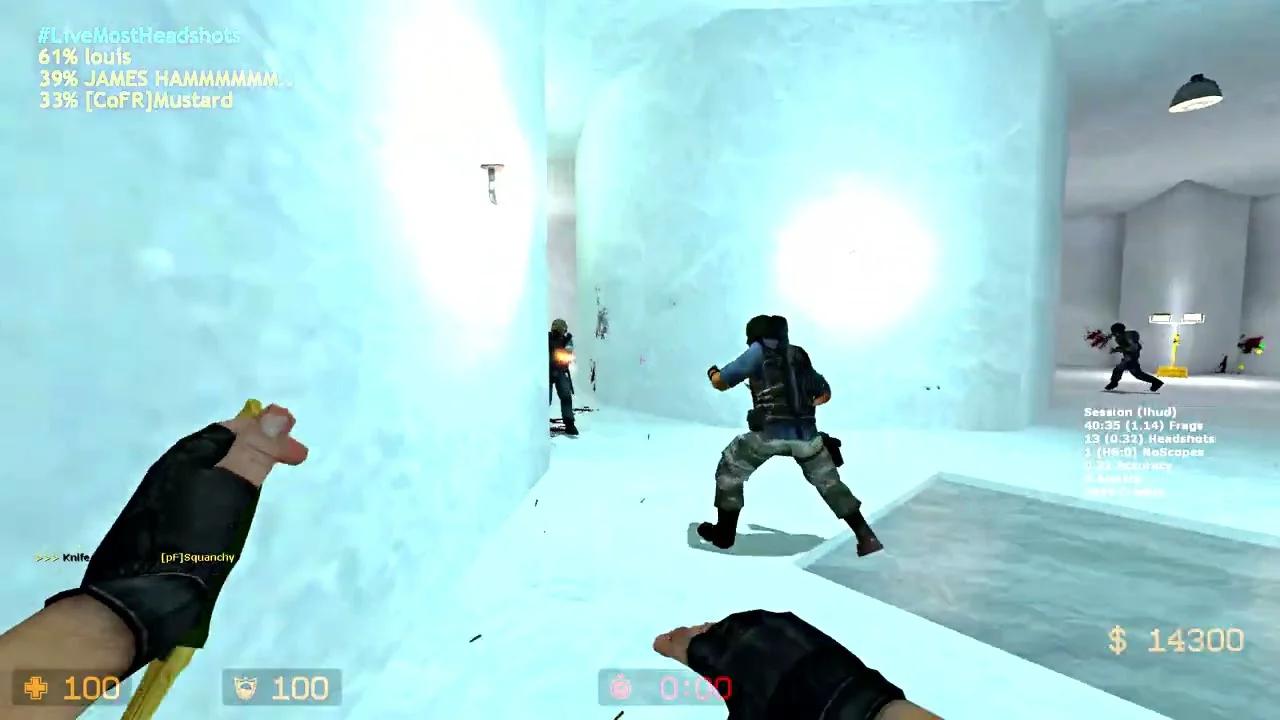Click the bomb timer icon
This screenshot has height=720, width=1280.
tap(620, 688)
